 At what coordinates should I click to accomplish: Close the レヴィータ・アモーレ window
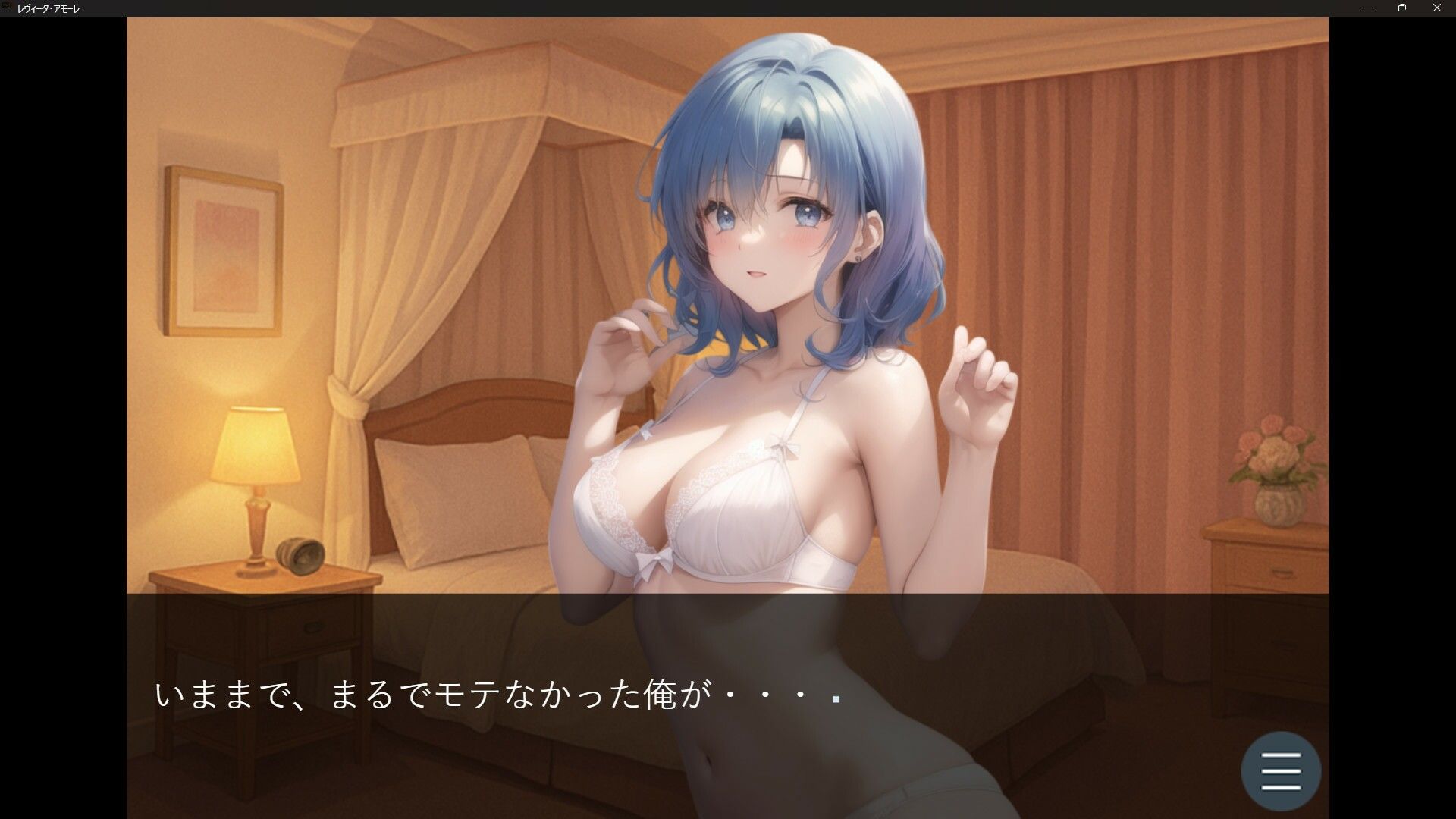coord(1437,8)
